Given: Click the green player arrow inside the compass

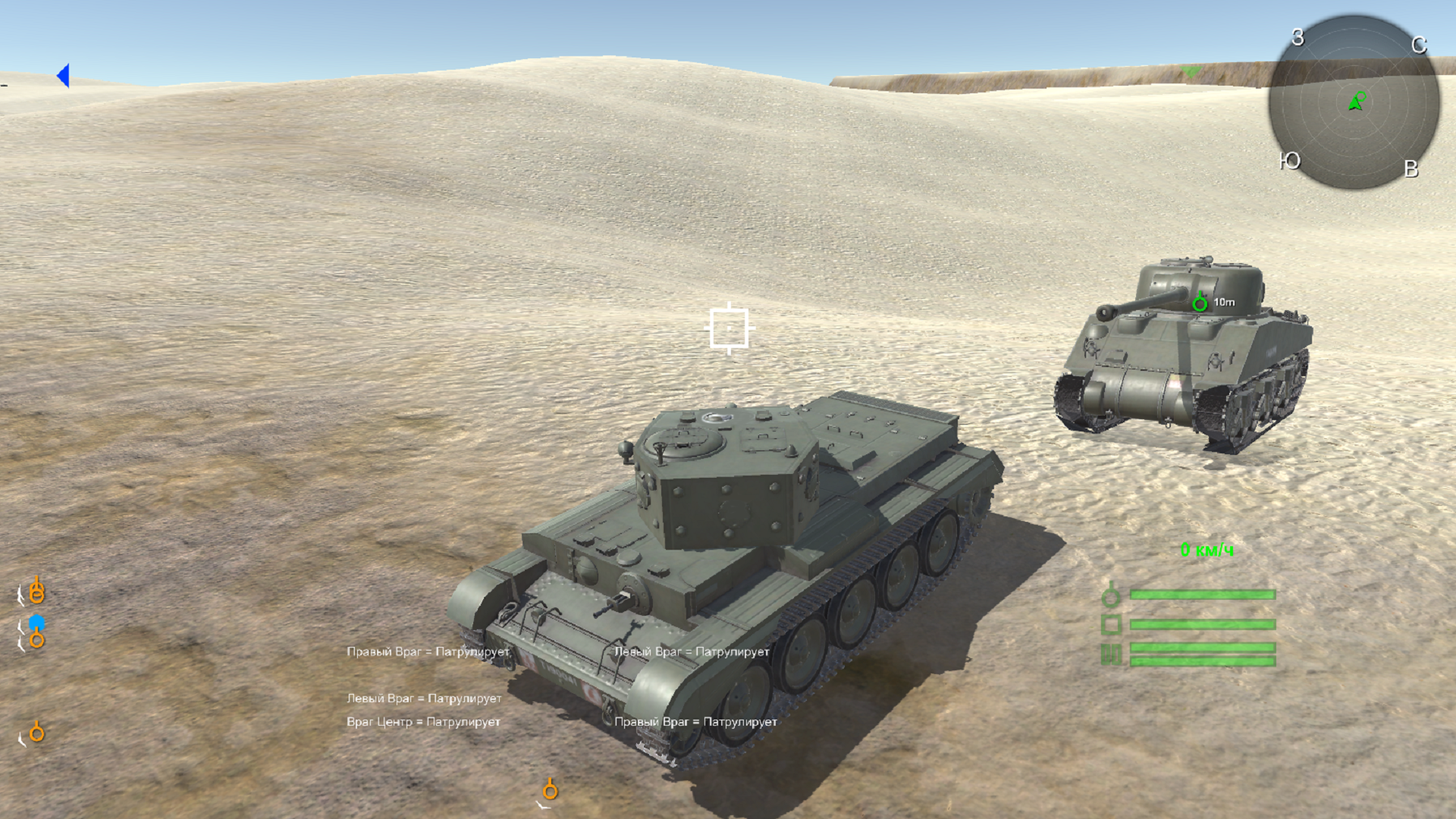Looking at the screenshot, I should pyautogui.click(x=1356, y=102).
